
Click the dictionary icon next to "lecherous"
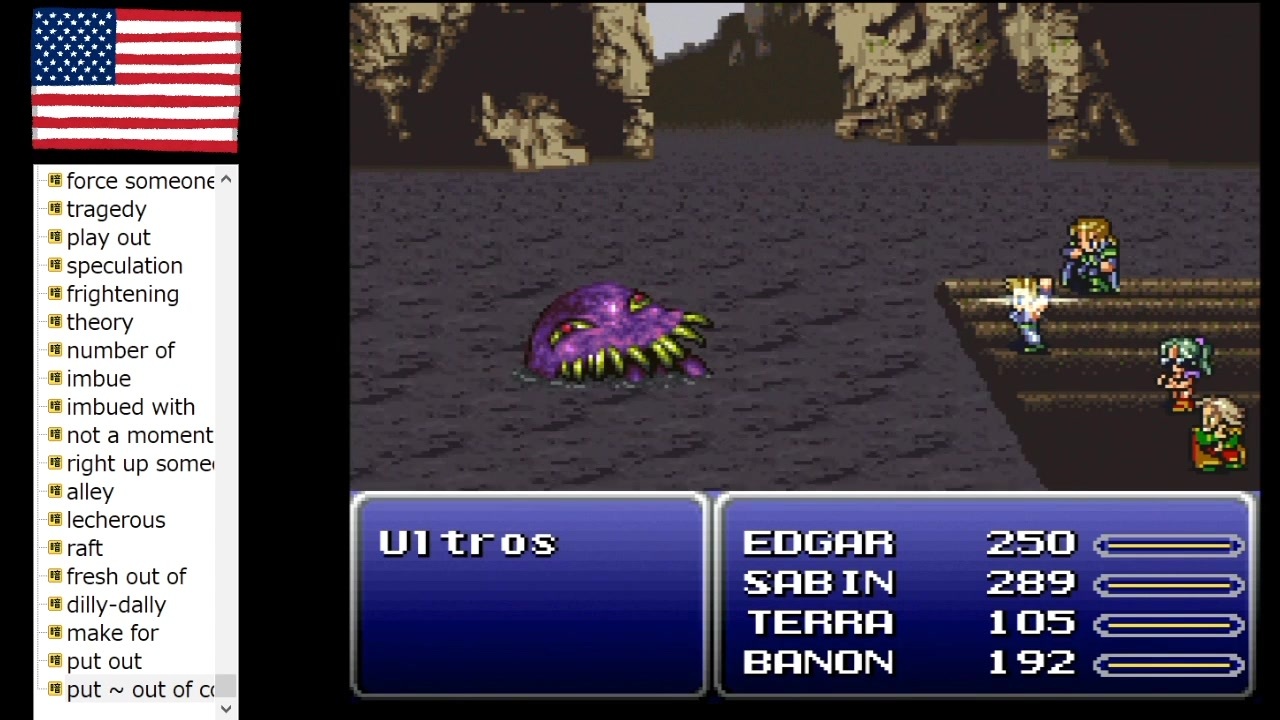tap(54, 520)
